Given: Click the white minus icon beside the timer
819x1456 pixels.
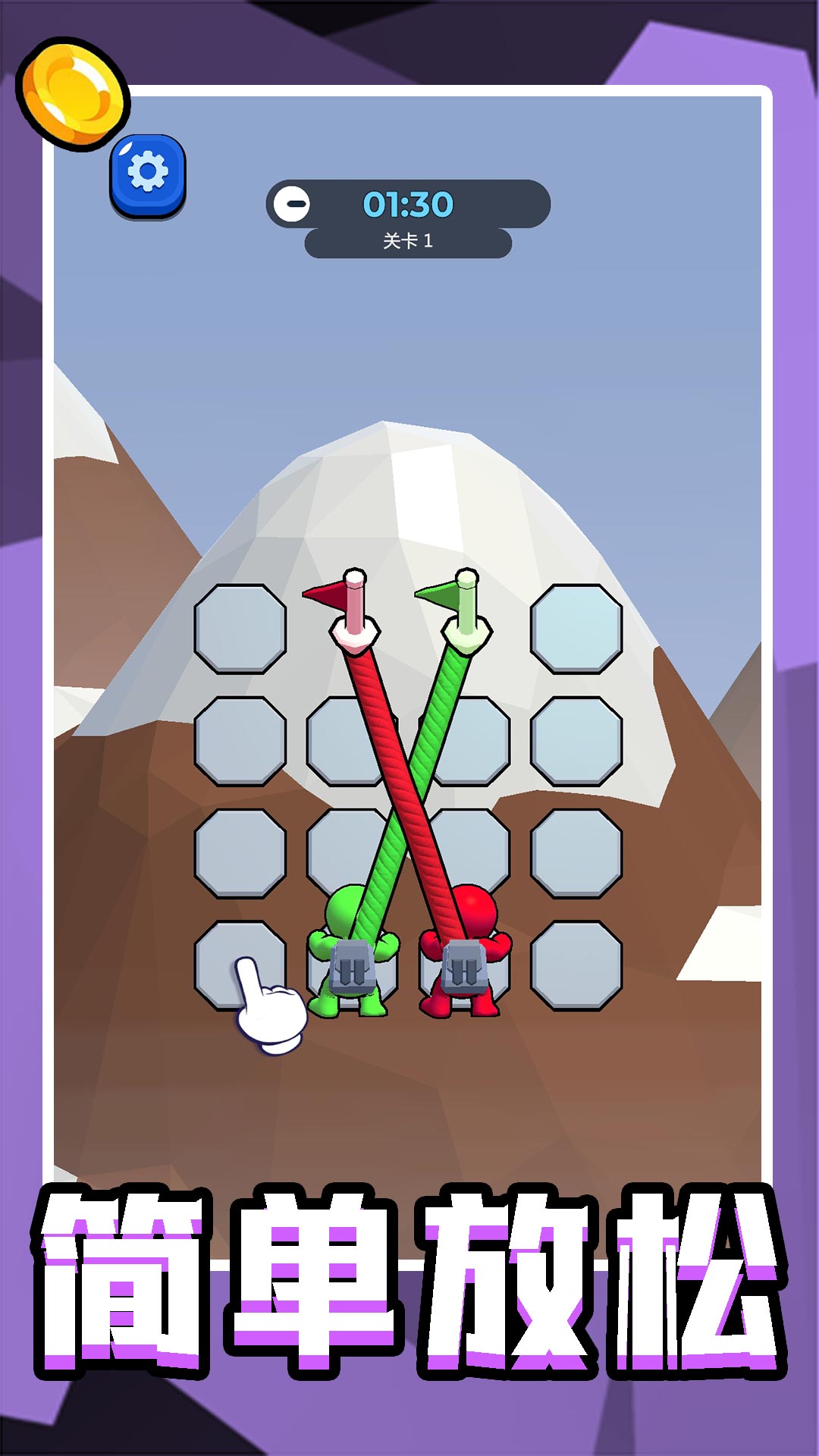Looking at the screenshot, I should coord(292,204).
